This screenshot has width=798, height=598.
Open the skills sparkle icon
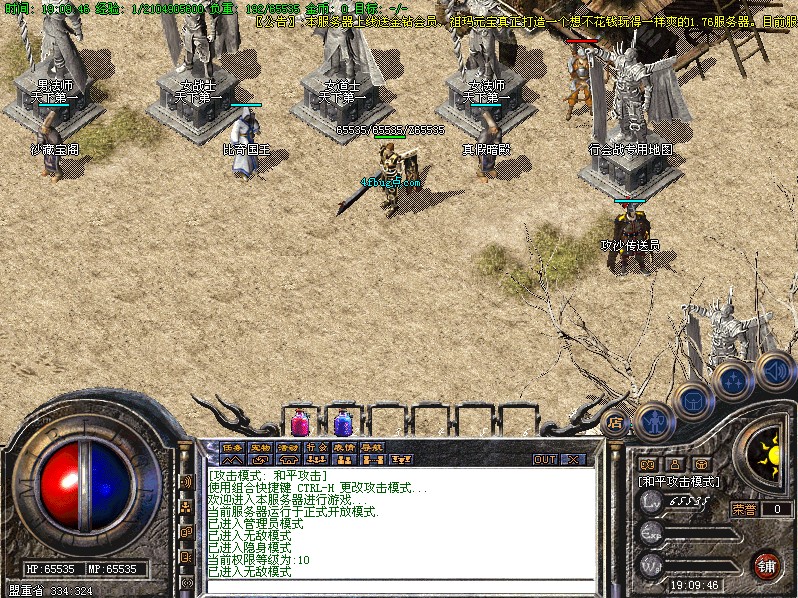pyautogui.click(x=734, y=381)
